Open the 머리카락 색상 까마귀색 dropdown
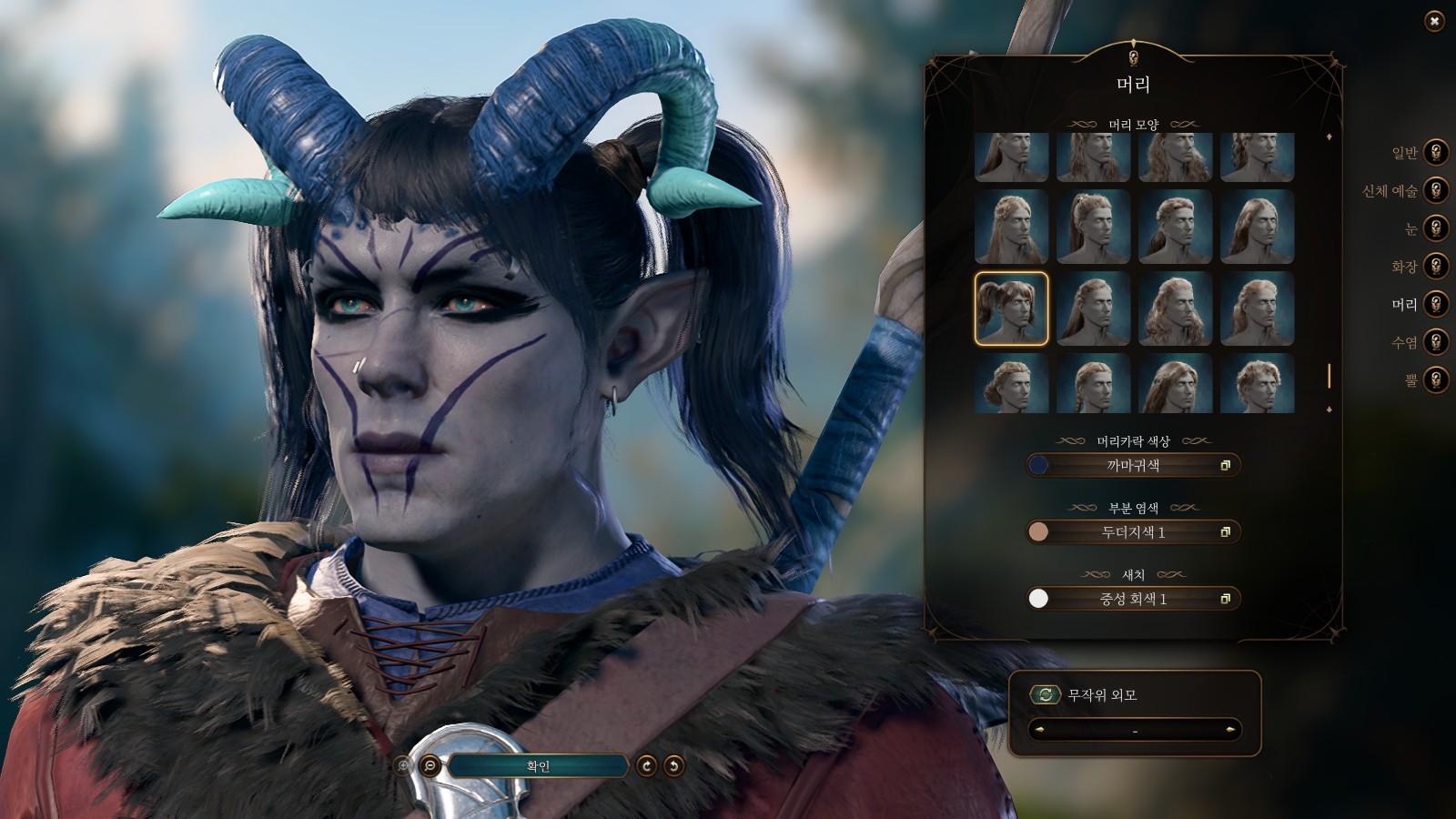Image resolution: width=1456 pixels, height=819 pixels. [1133, 465]
